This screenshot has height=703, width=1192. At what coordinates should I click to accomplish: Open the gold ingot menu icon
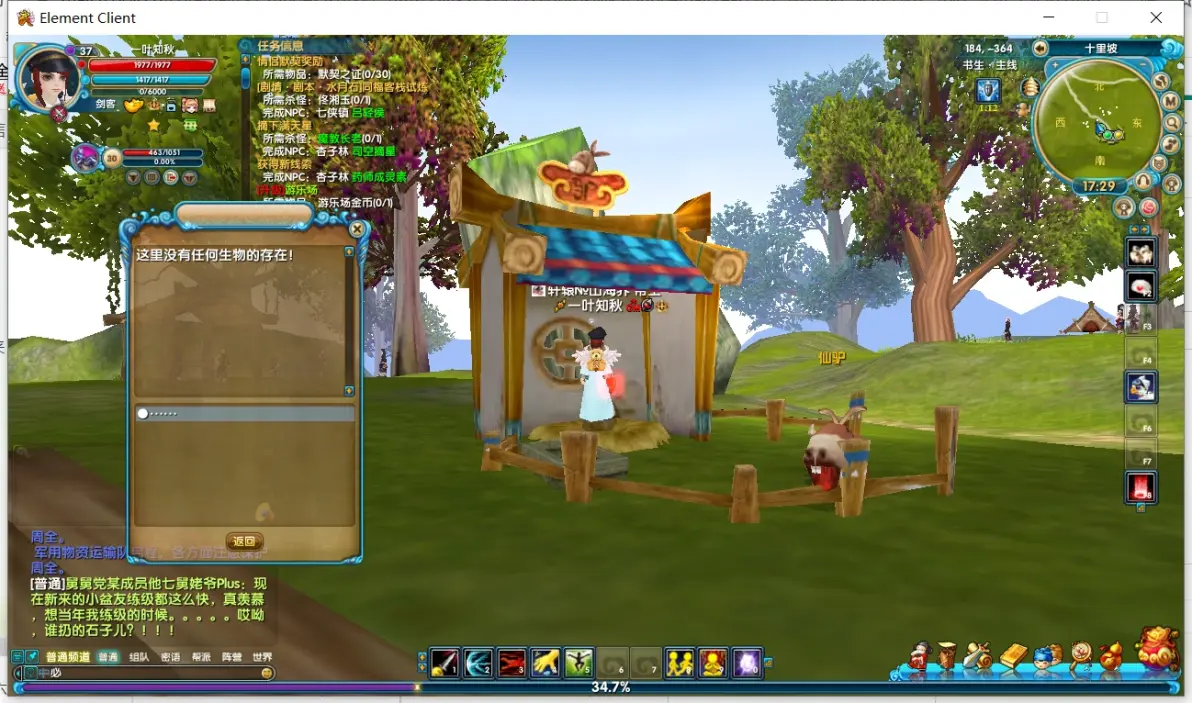point(1013,656)
